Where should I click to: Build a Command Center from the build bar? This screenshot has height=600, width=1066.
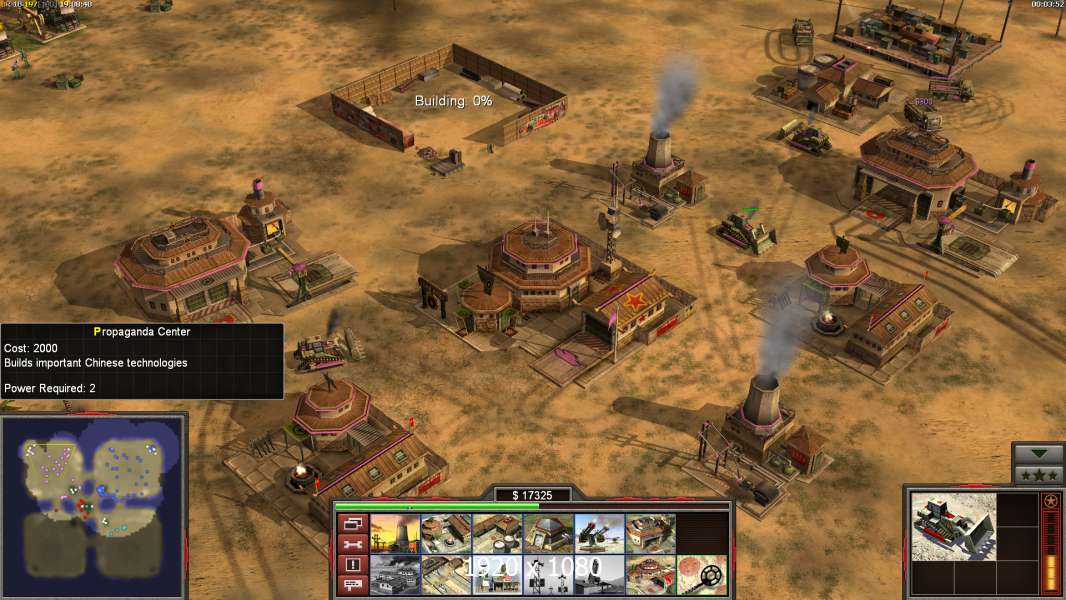coord(650,575)
